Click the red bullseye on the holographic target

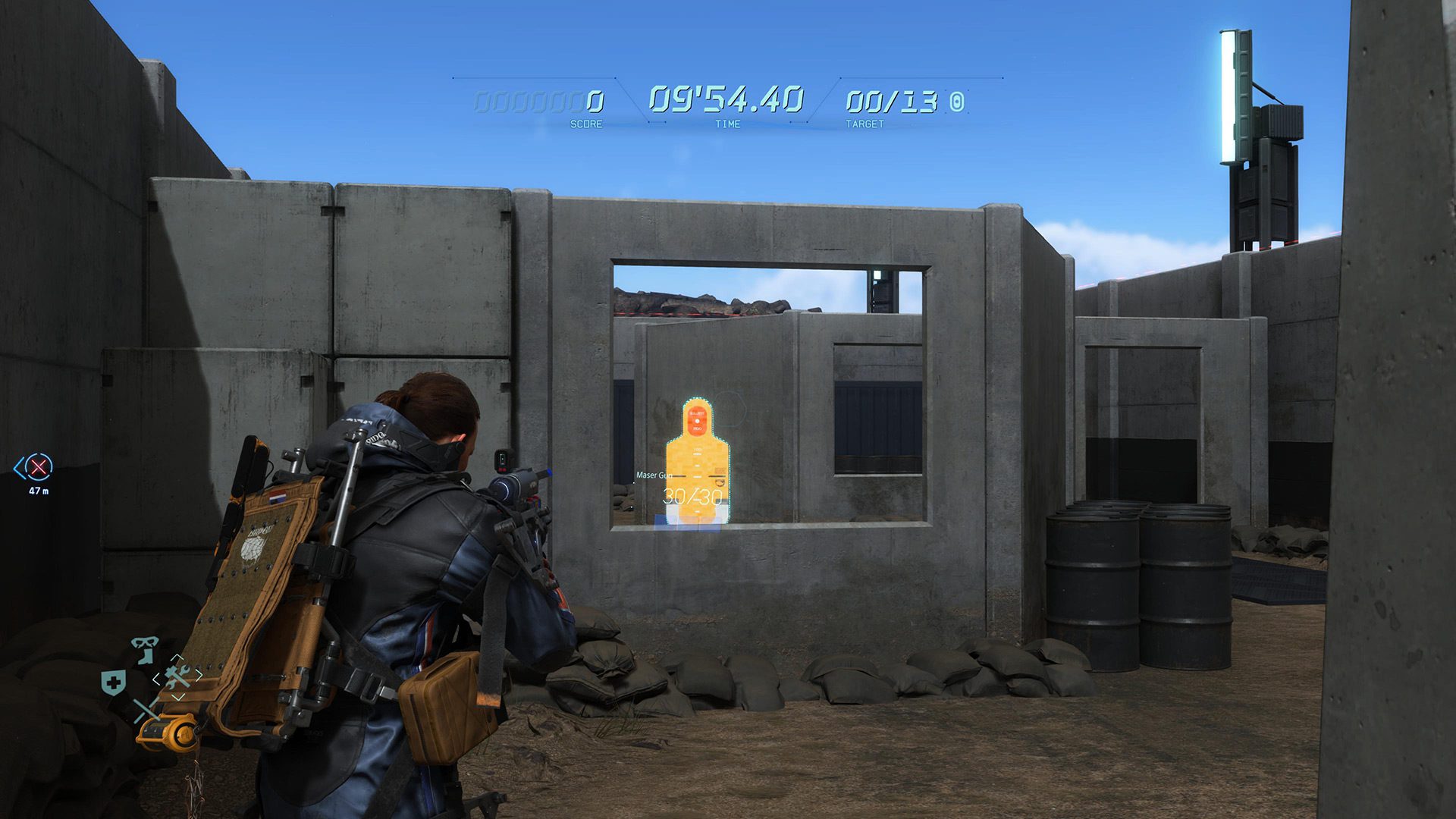697,420
